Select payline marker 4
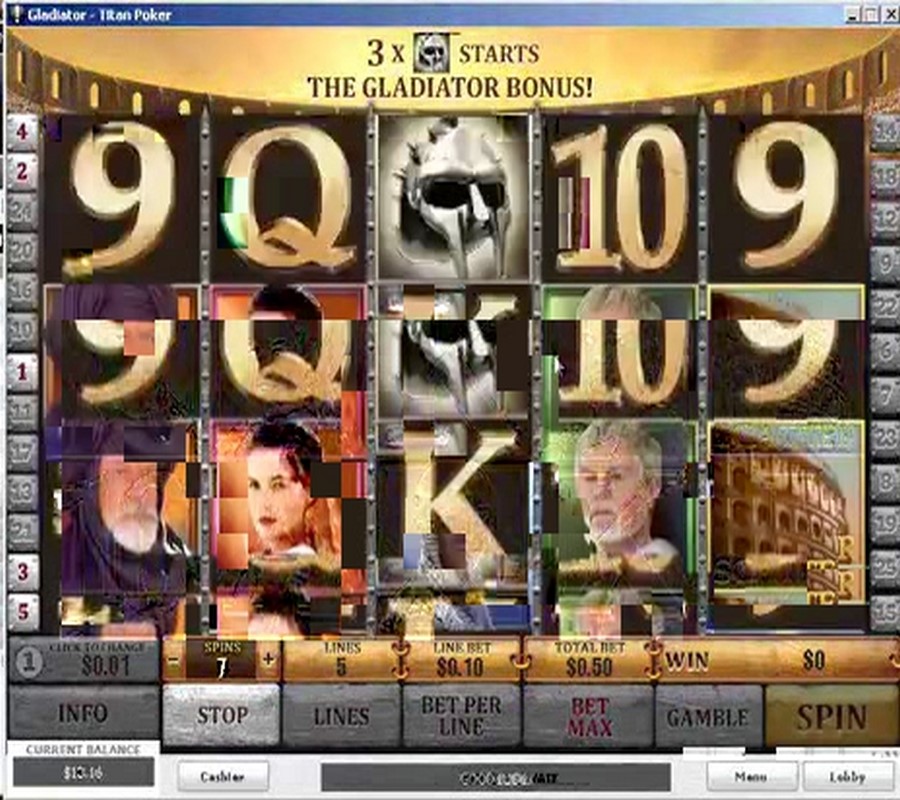Image resolution: width=900 pixels, height=800 pixels. coord(22,130)
